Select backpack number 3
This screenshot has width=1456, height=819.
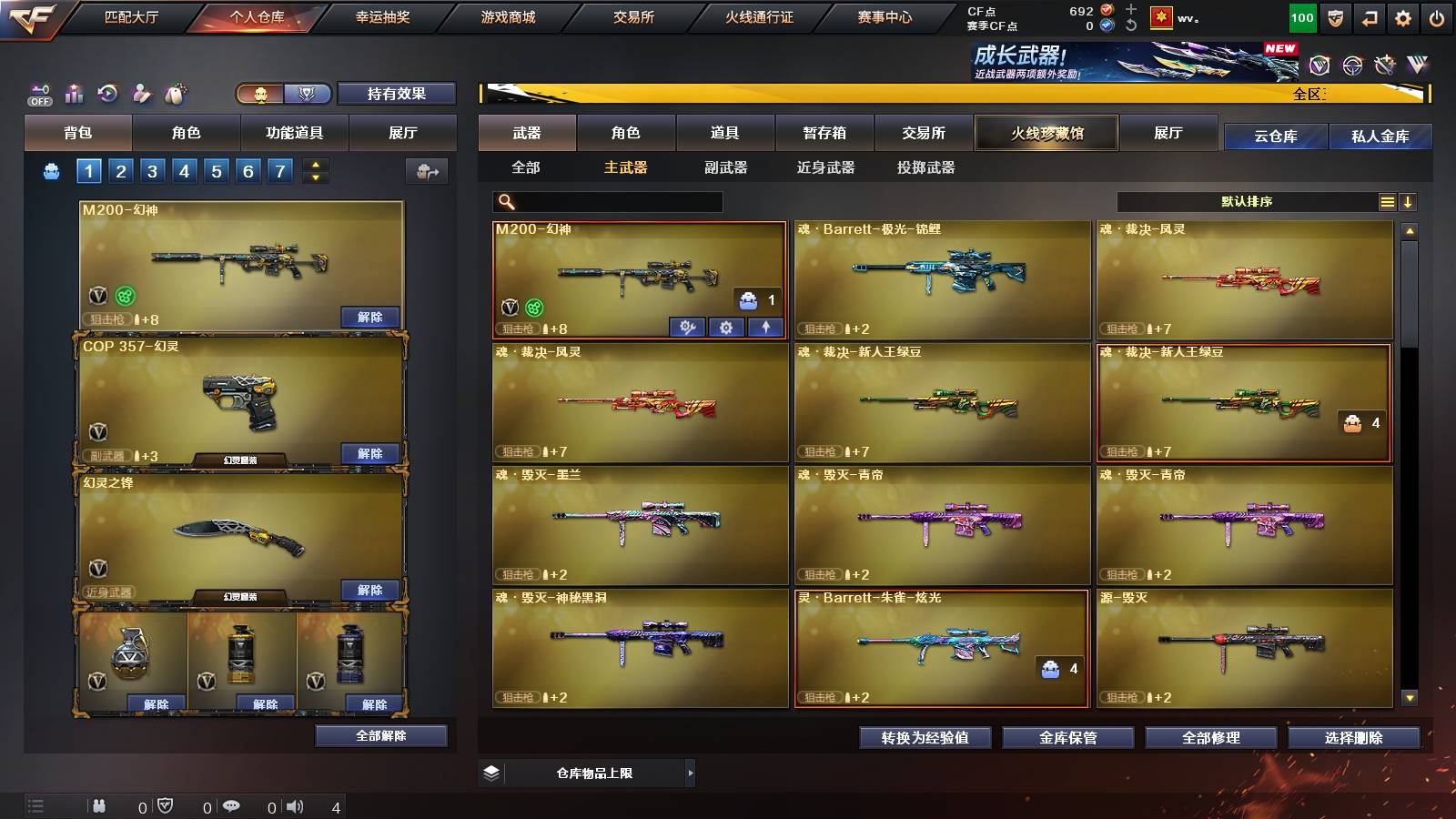[152, 170]
